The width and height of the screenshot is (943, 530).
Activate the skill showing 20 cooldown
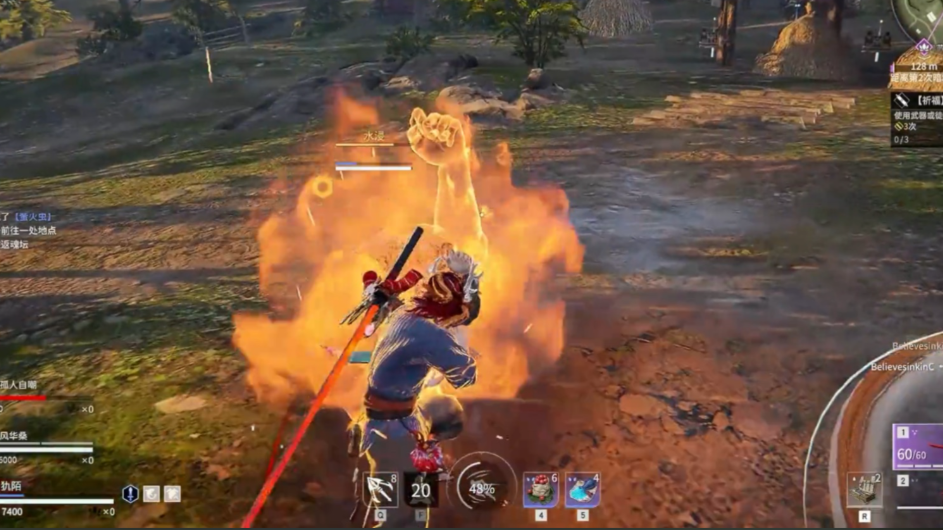pyautogui.click(x=420, y=489)
